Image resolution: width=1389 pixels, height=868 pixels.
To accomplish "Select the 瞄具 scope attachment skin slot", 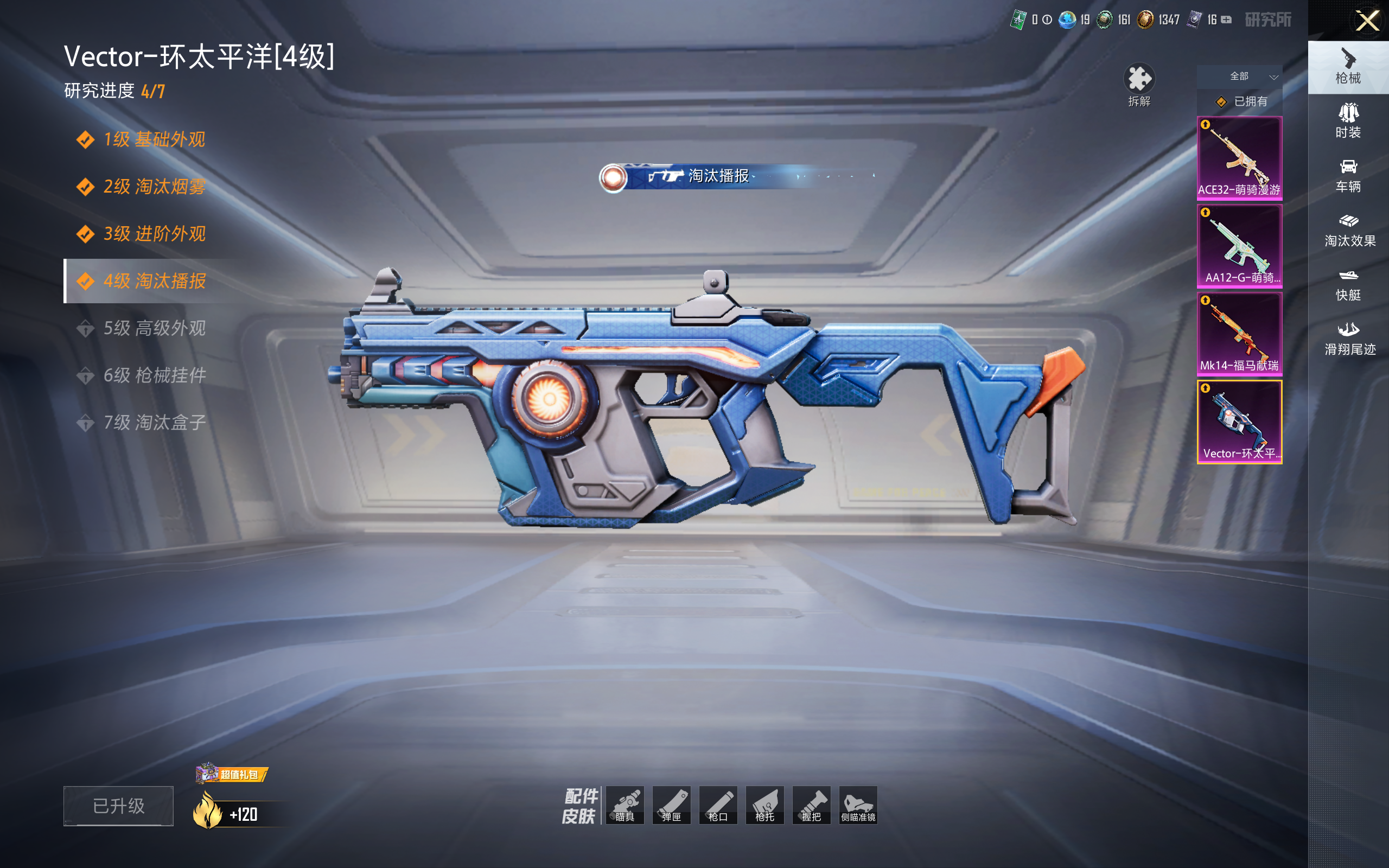I will (625, 805).
